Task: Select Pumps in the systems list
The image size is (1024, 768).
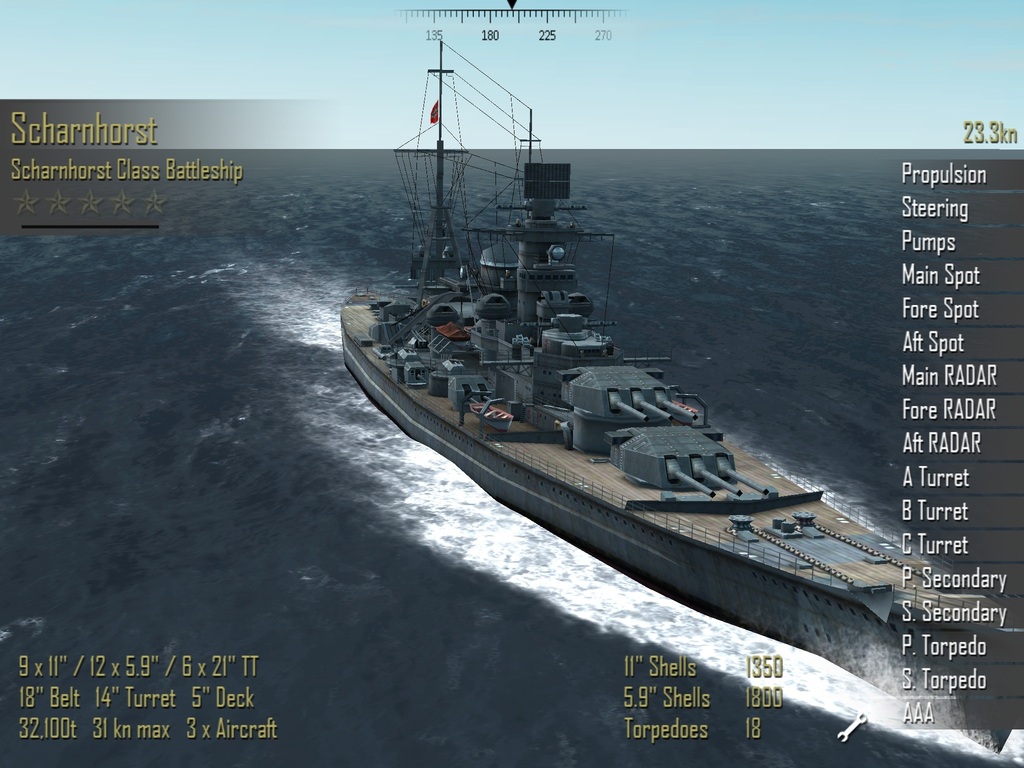Action: coord(928,242)
